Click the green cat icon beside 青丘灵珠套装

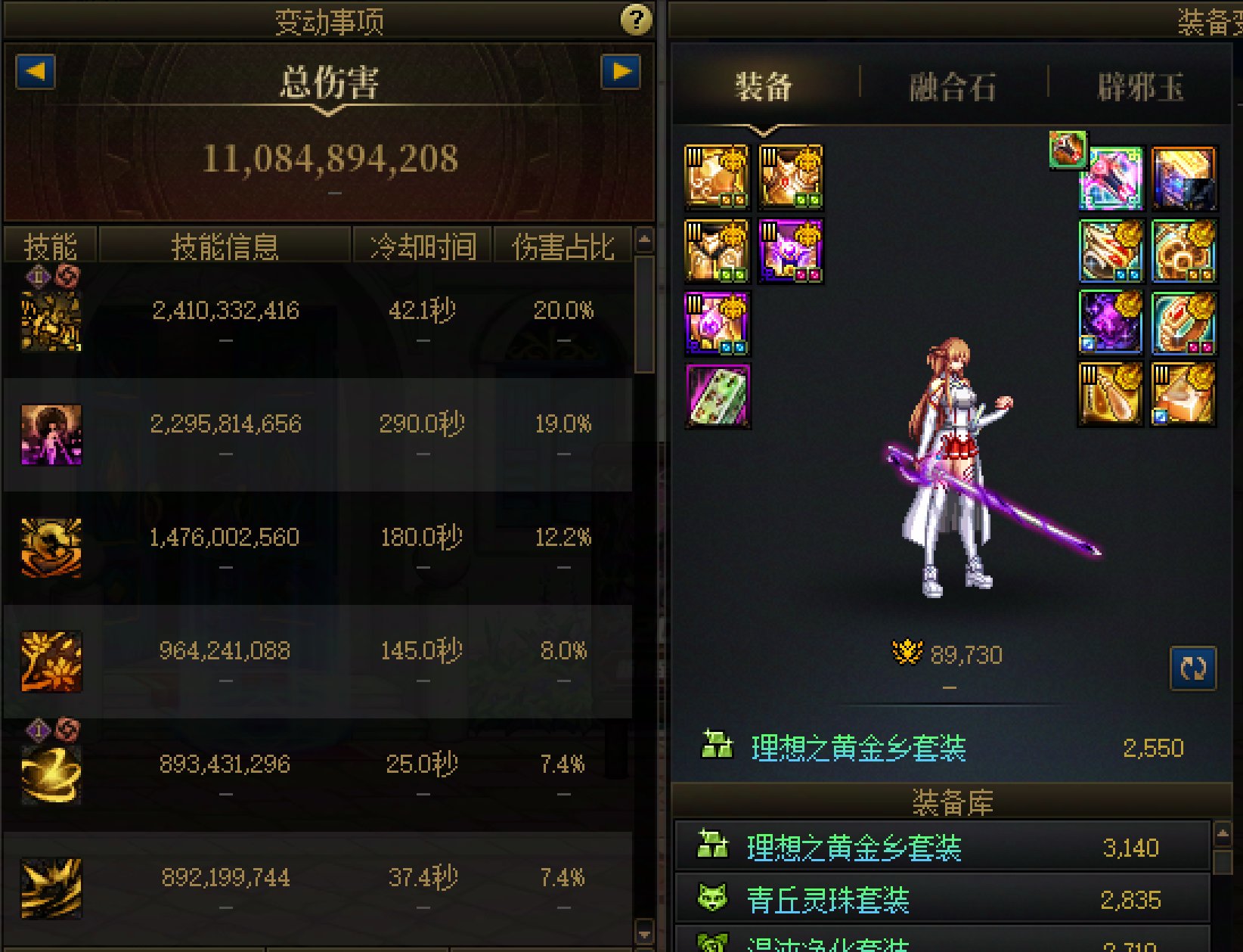pyautogui.click(x=714, y=900)
